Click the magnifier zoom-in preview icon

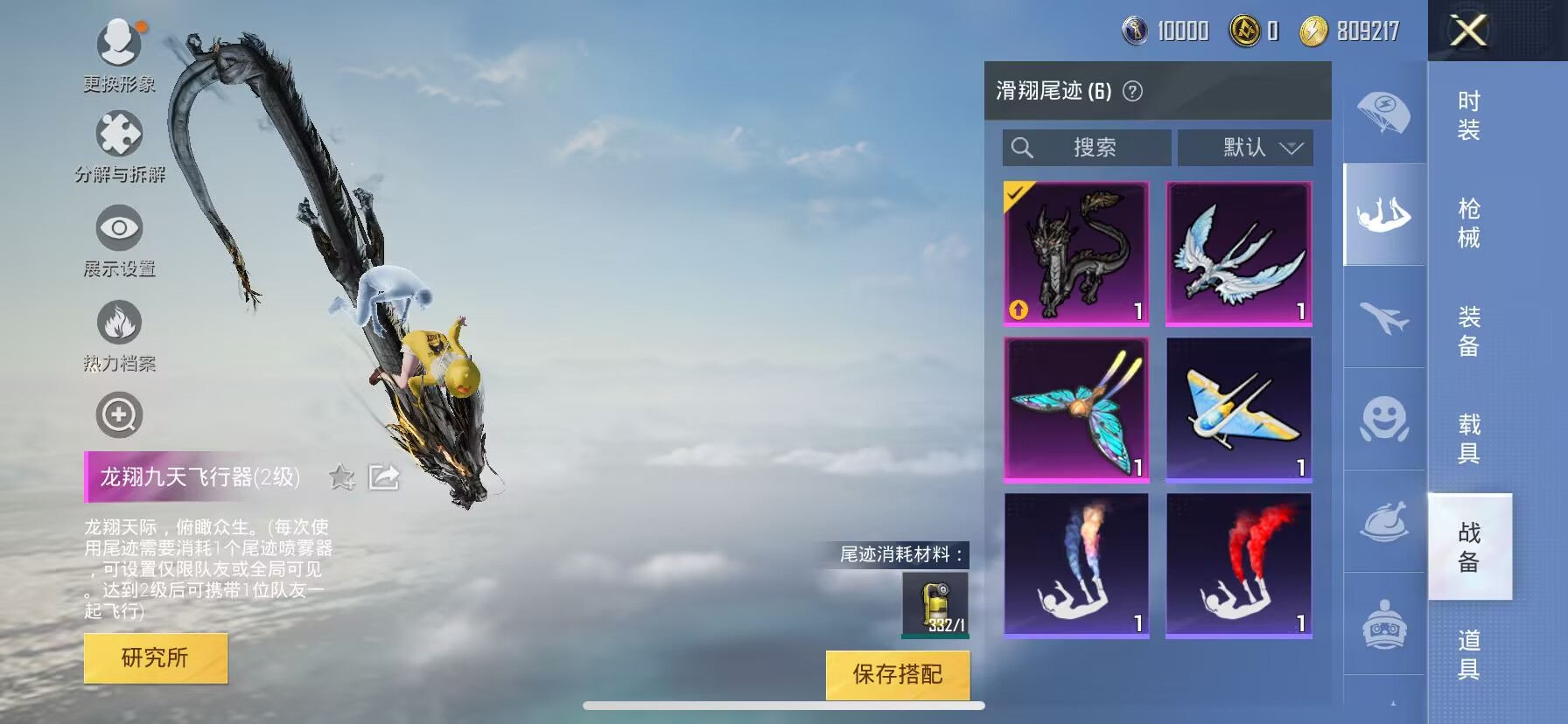coord(119,415)
